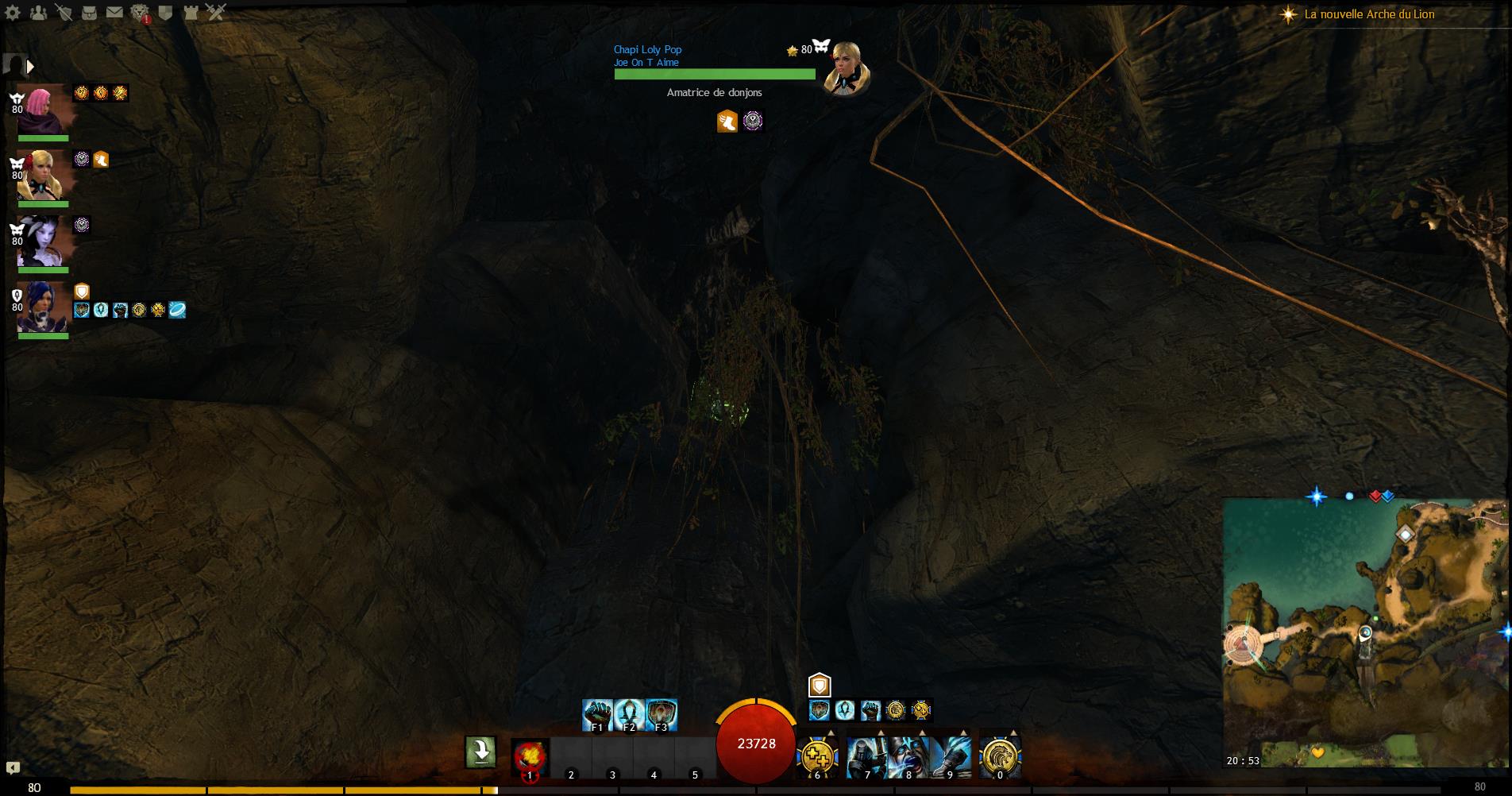The width and height of the screenshot is (1512, 796).
Task: Activate the F3 shield virtue skill
Action: click(661, 715)
